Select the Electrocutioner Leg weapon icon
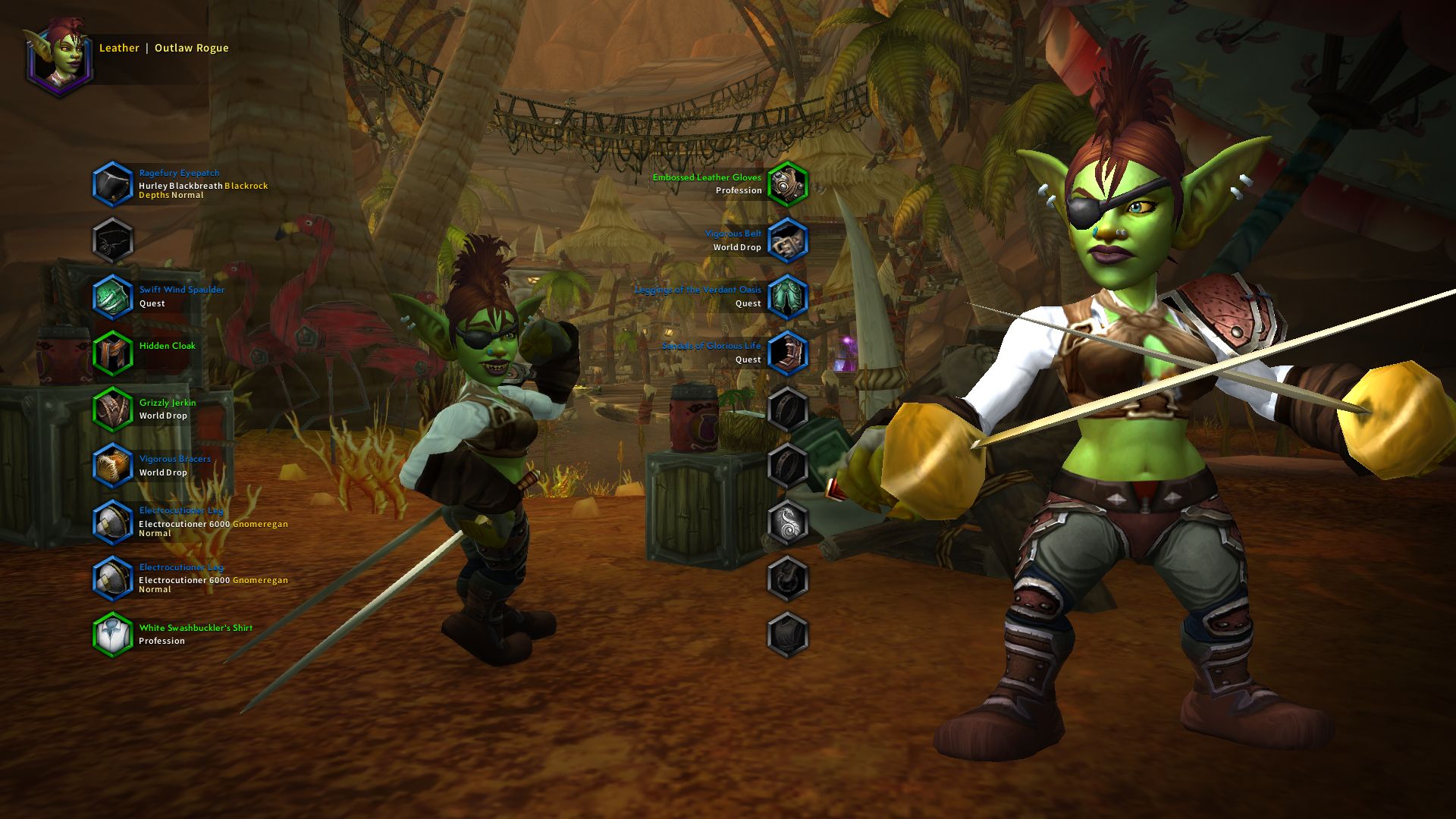Image resolution: width=1456 pixels, height=819 pixels. (114, 522)
